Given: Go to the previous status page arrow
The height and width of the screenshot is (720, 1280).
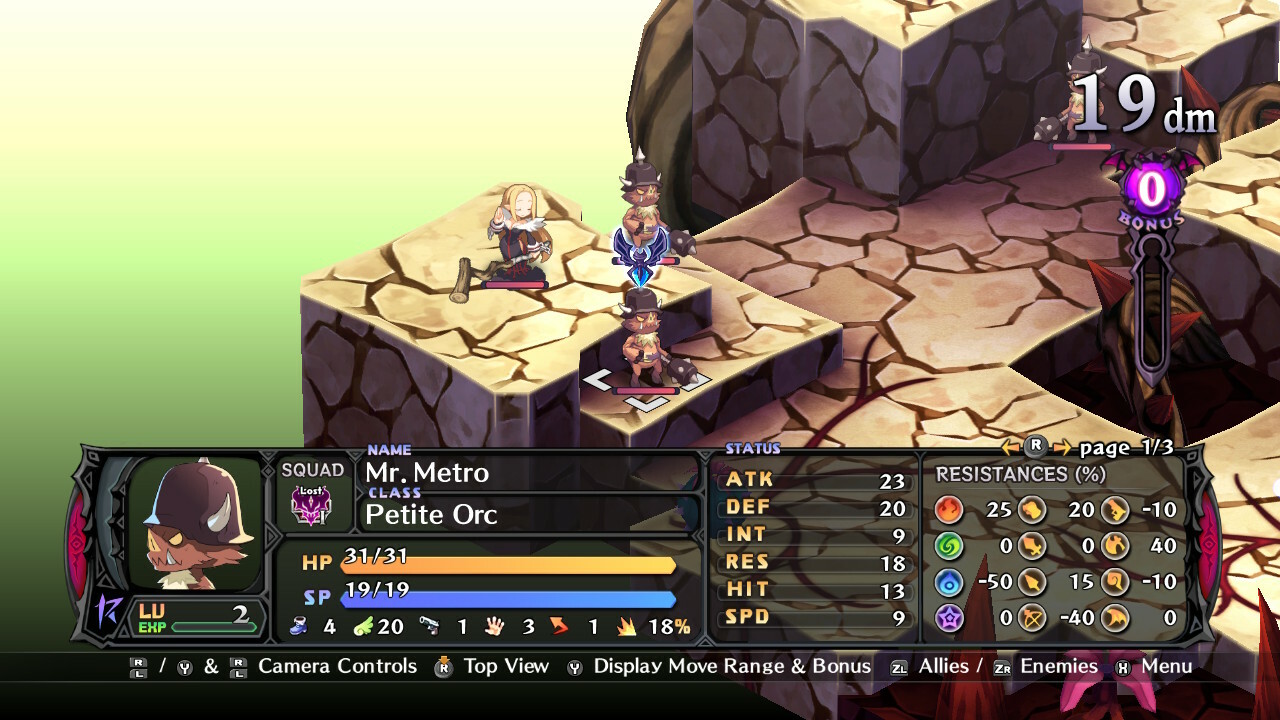Looking at the screenshot, I should (1011, 448).
